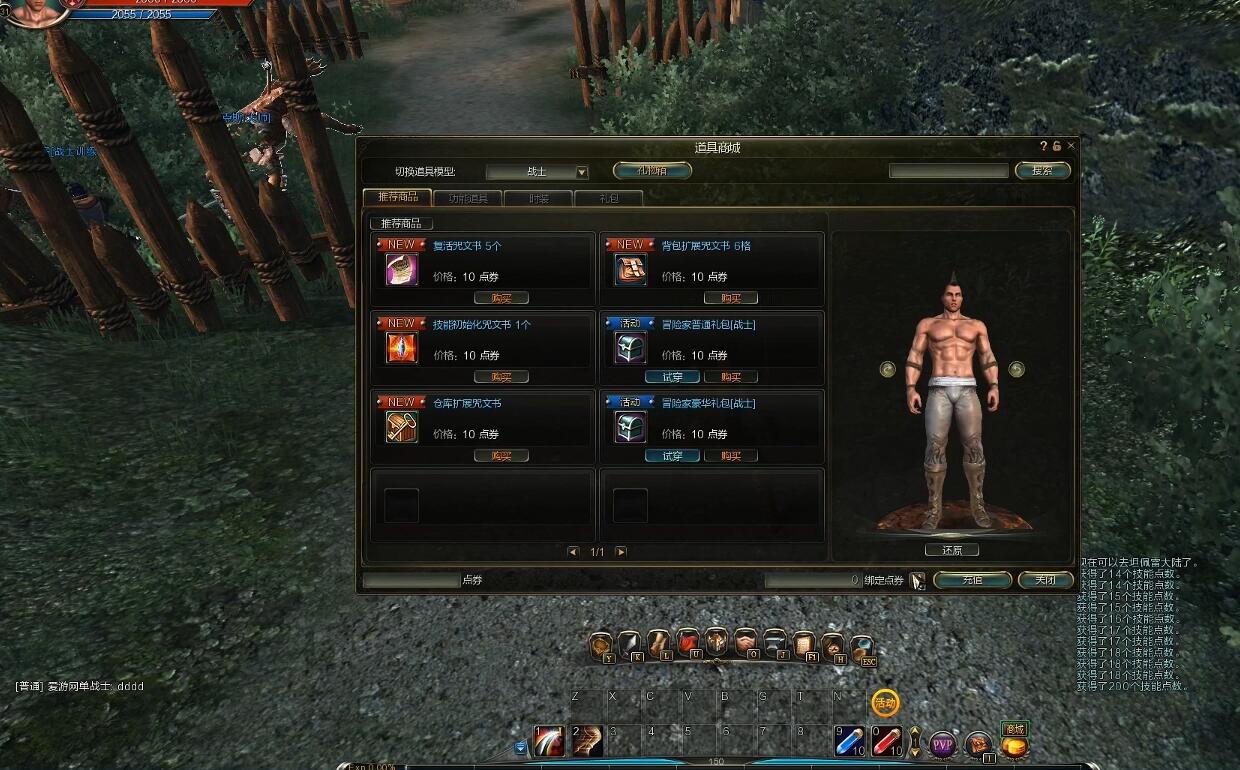Use the red potion hotbar slot
This screenshot has height=770, width=1240.
[887, 742]
